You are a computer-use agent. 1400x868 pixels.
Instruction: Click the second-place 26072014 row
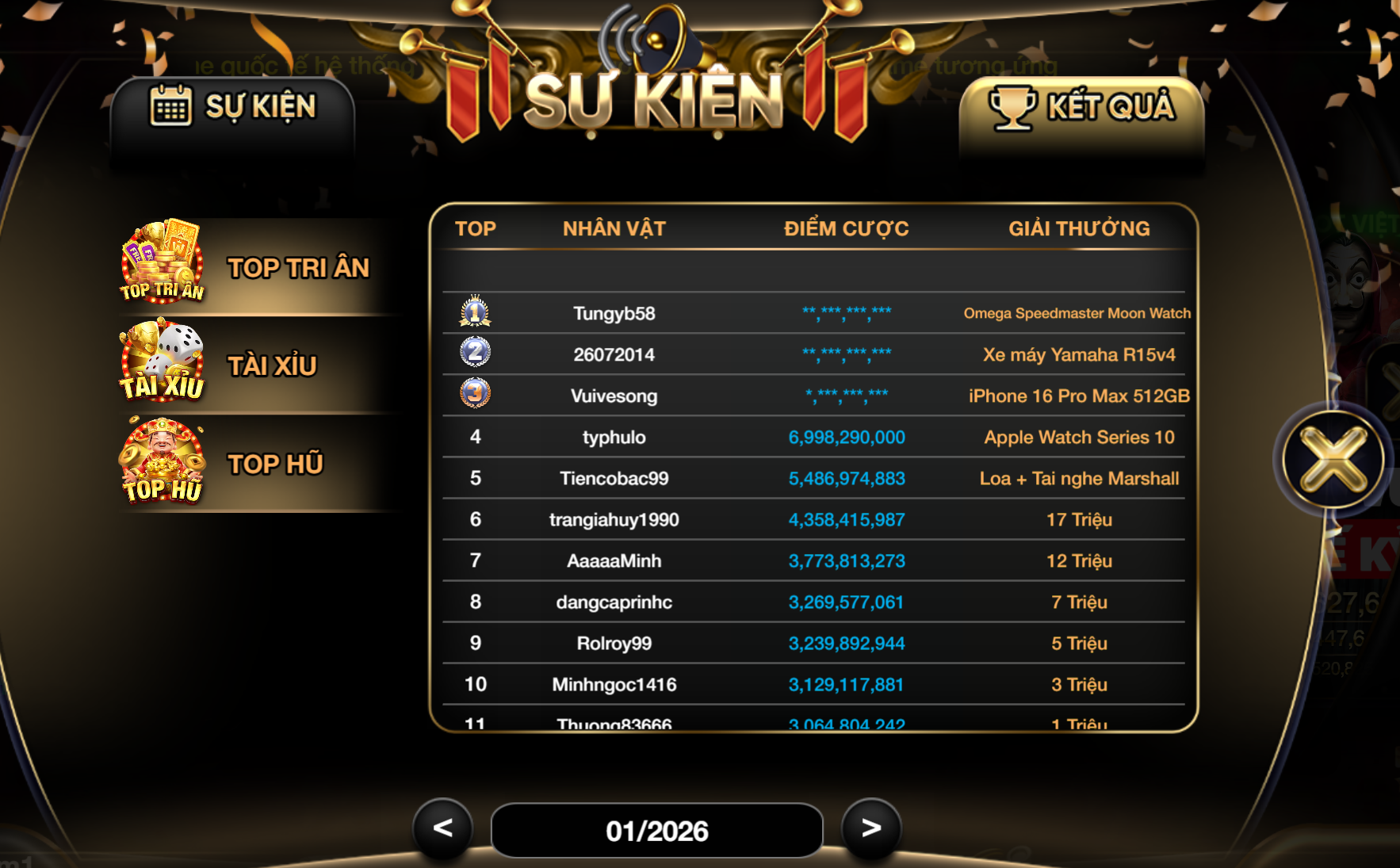point(614,354)
